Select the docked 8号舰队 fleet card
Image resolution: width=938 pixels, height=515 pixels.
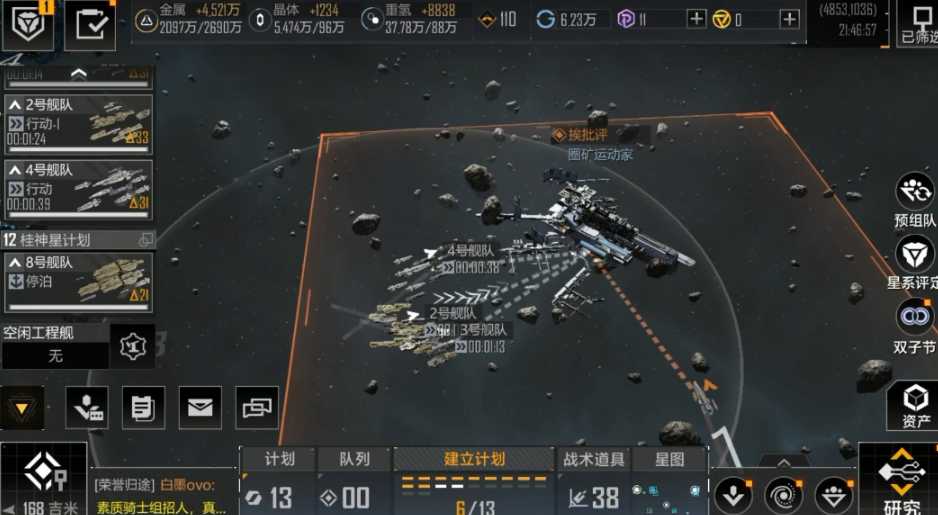(x=78, y=280)
